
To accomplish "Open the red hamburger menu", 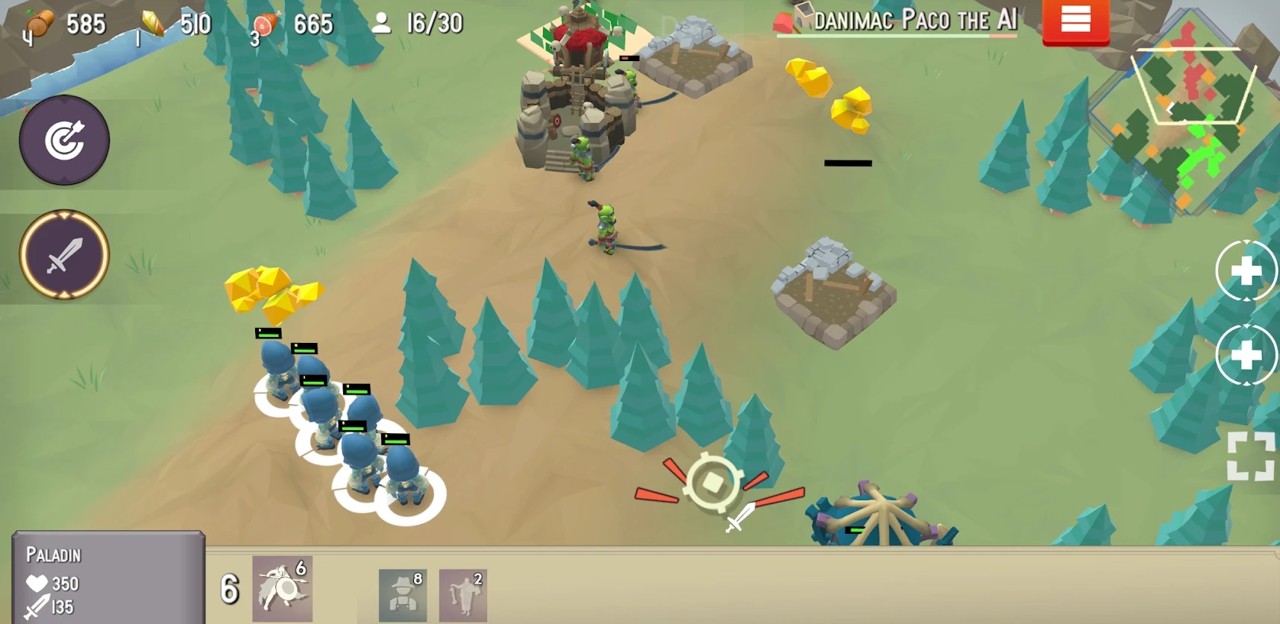I will [x=1075, y=21].
